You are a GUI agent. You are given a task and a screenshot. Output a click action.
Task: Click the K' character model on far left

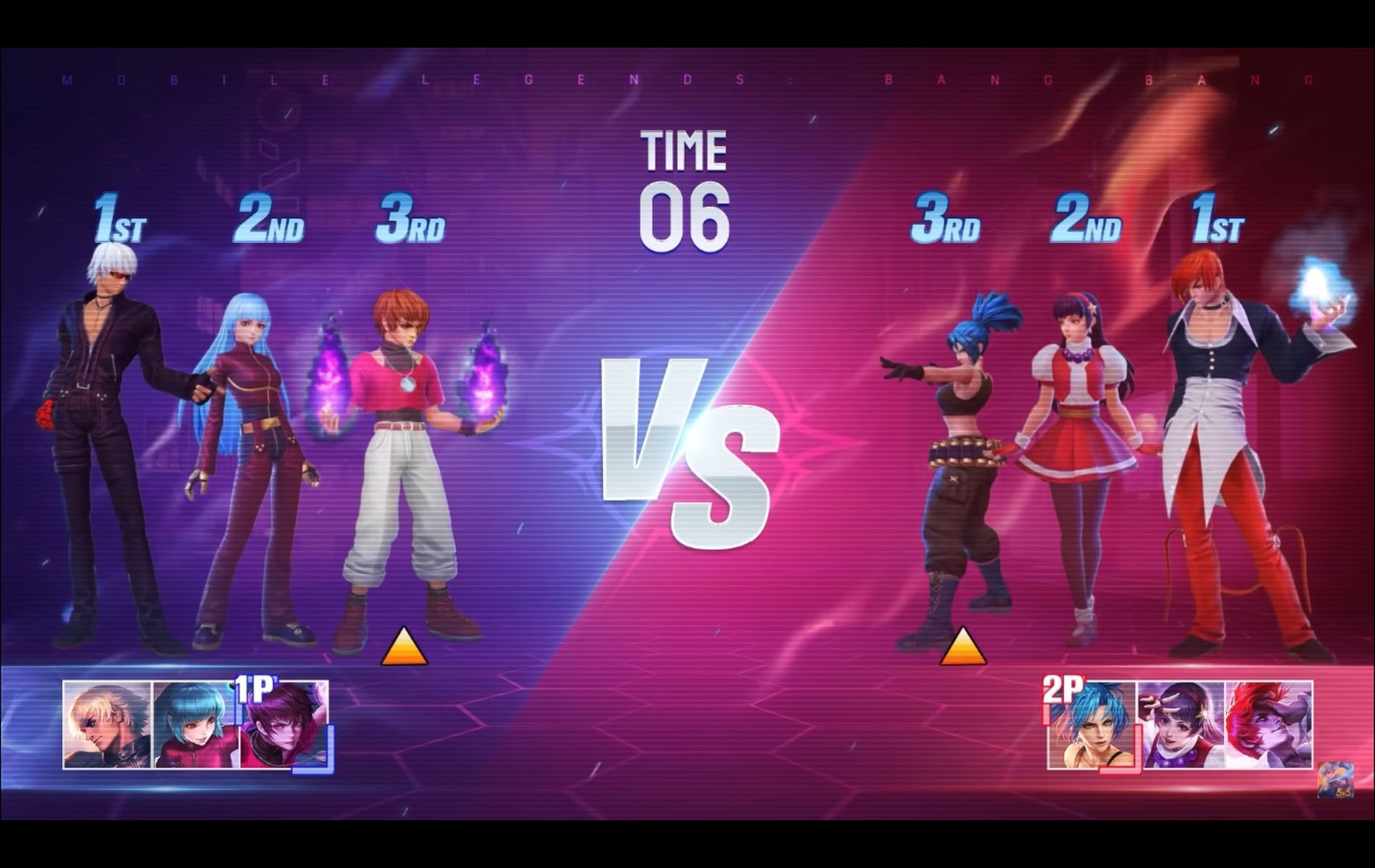click(x=109, y=434)
